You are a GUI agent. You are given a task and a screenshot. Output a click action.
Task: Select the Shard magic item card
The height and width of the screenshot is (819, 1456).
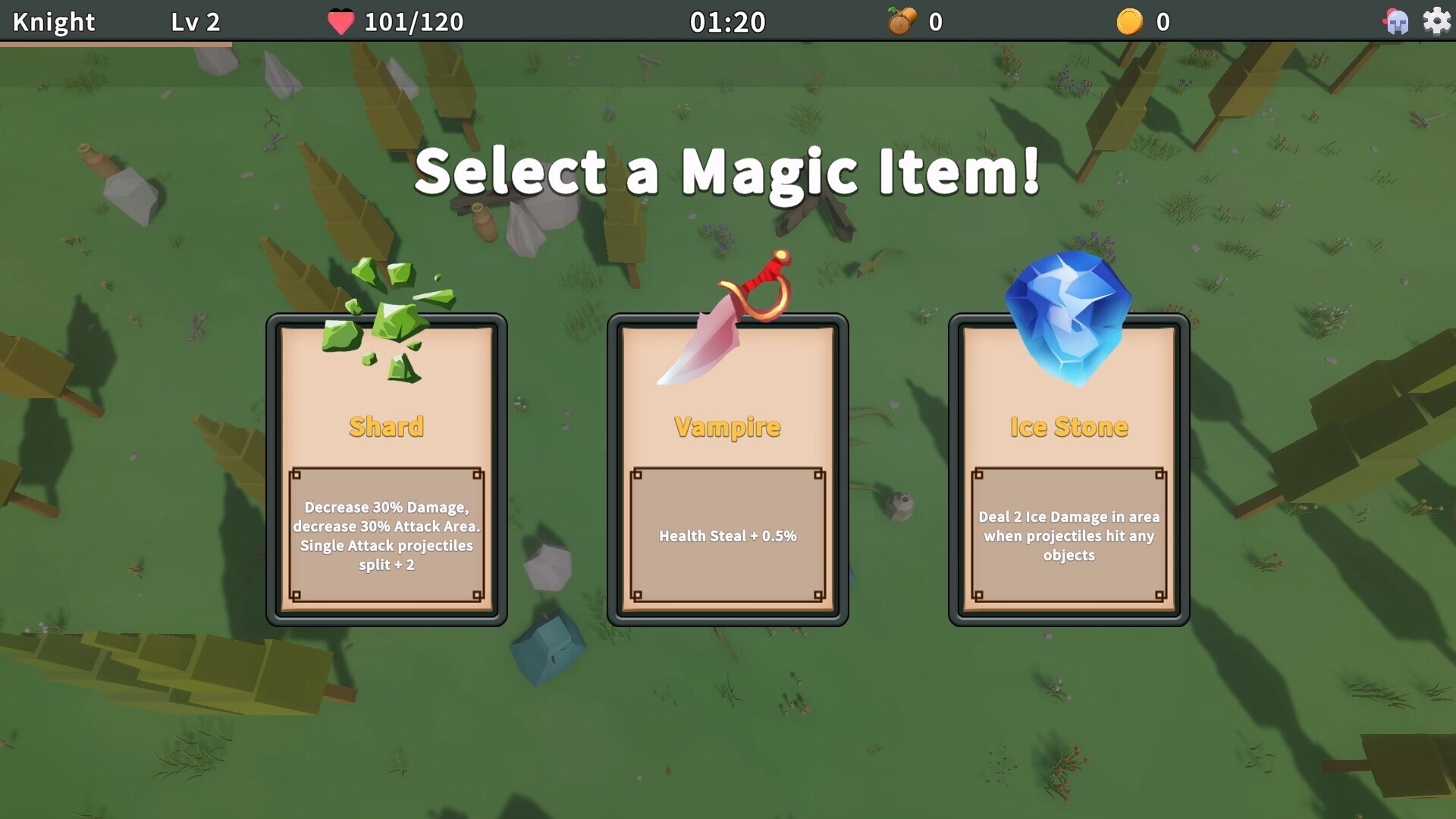coord(387,466)
